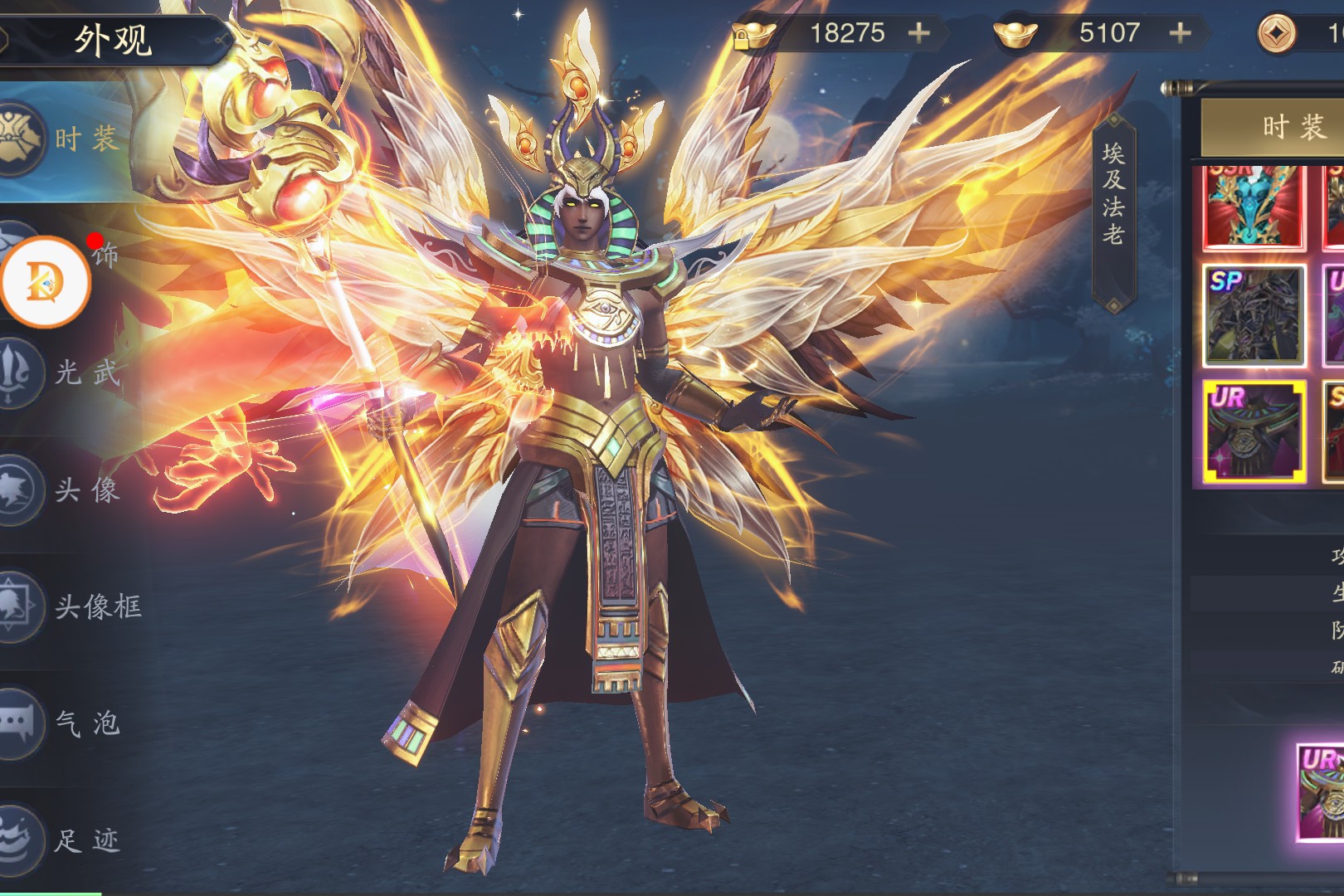Open the 光武 weapon appearance tab
Viewport: 1344px width, 896px height.
click(62, 373)
